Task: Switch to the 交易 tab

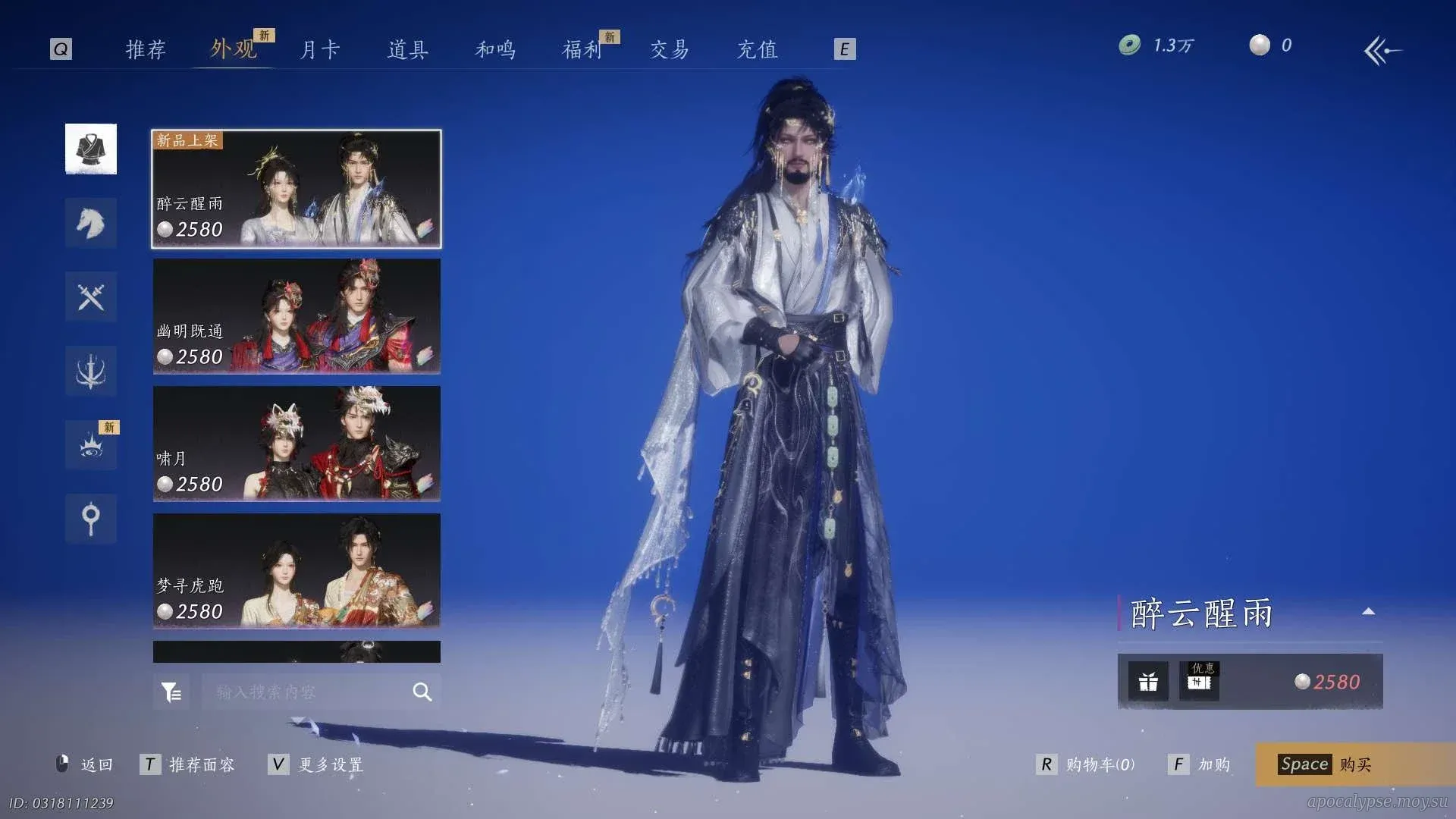Action: 670,49
